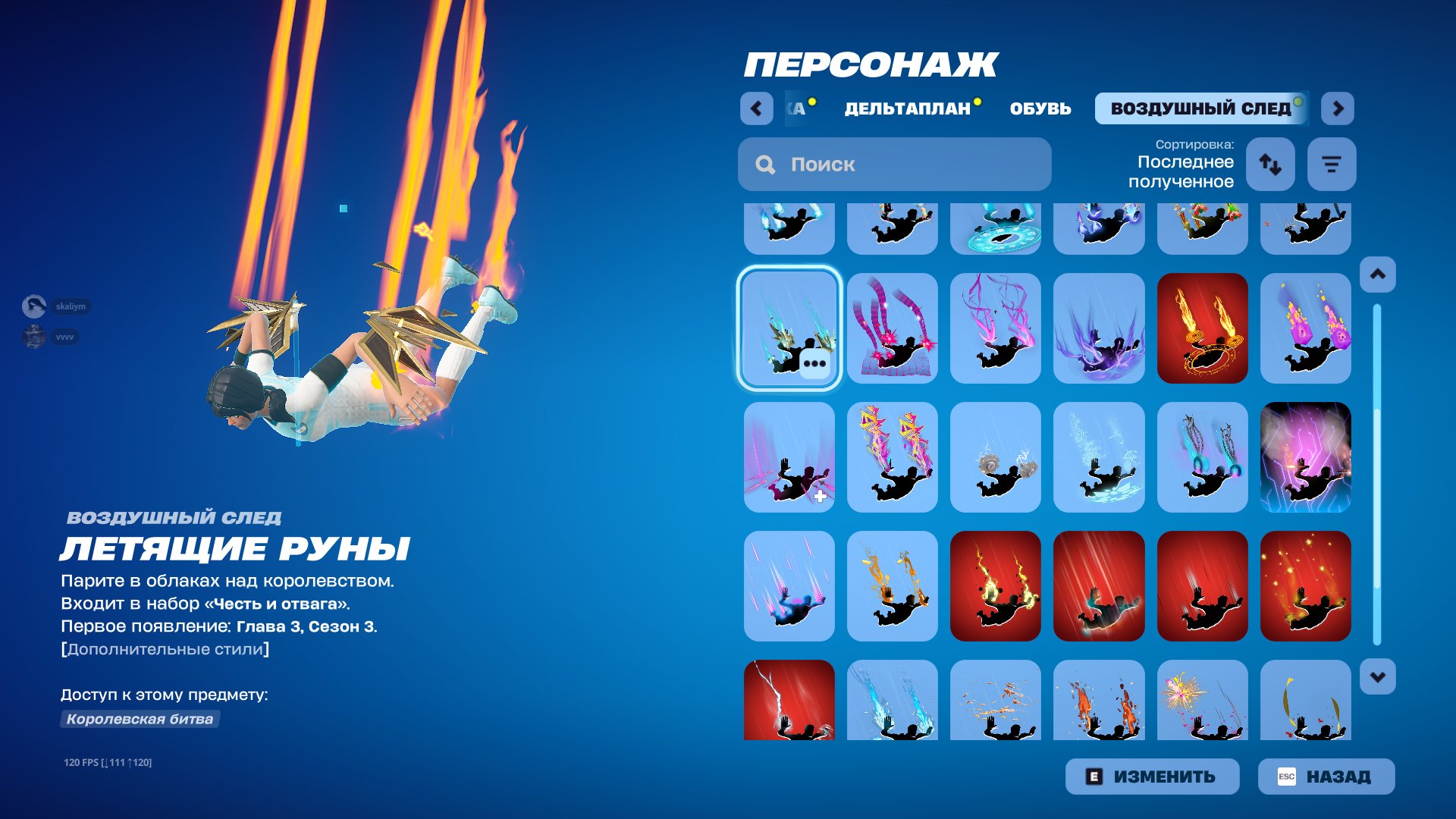Screen dimensions: 1456x819
Task: Switch to the ОБУВЬ tab
Action: [1040, 108]
